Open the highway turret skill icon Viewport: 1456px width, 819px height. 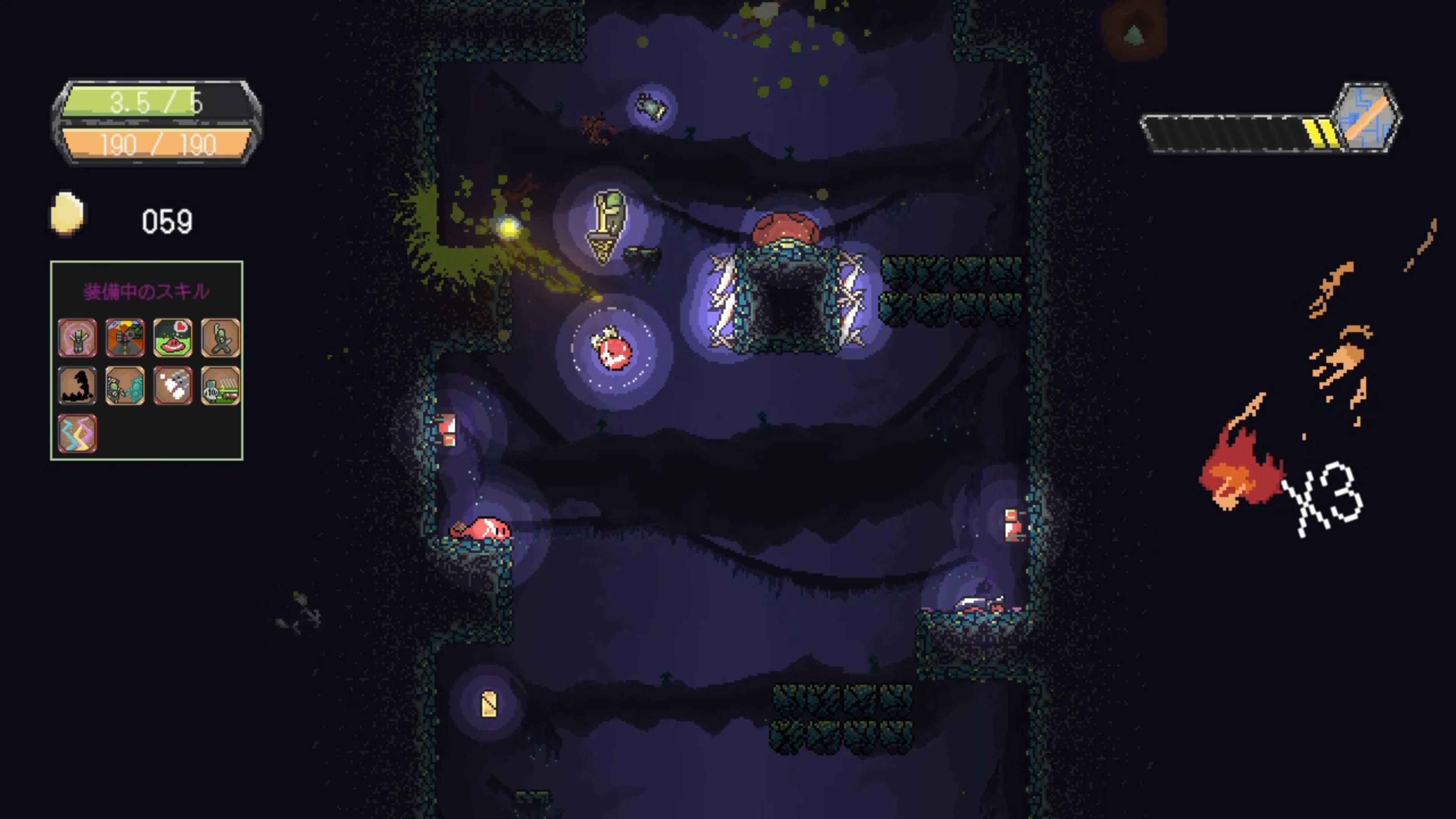[x=126, y=337]
